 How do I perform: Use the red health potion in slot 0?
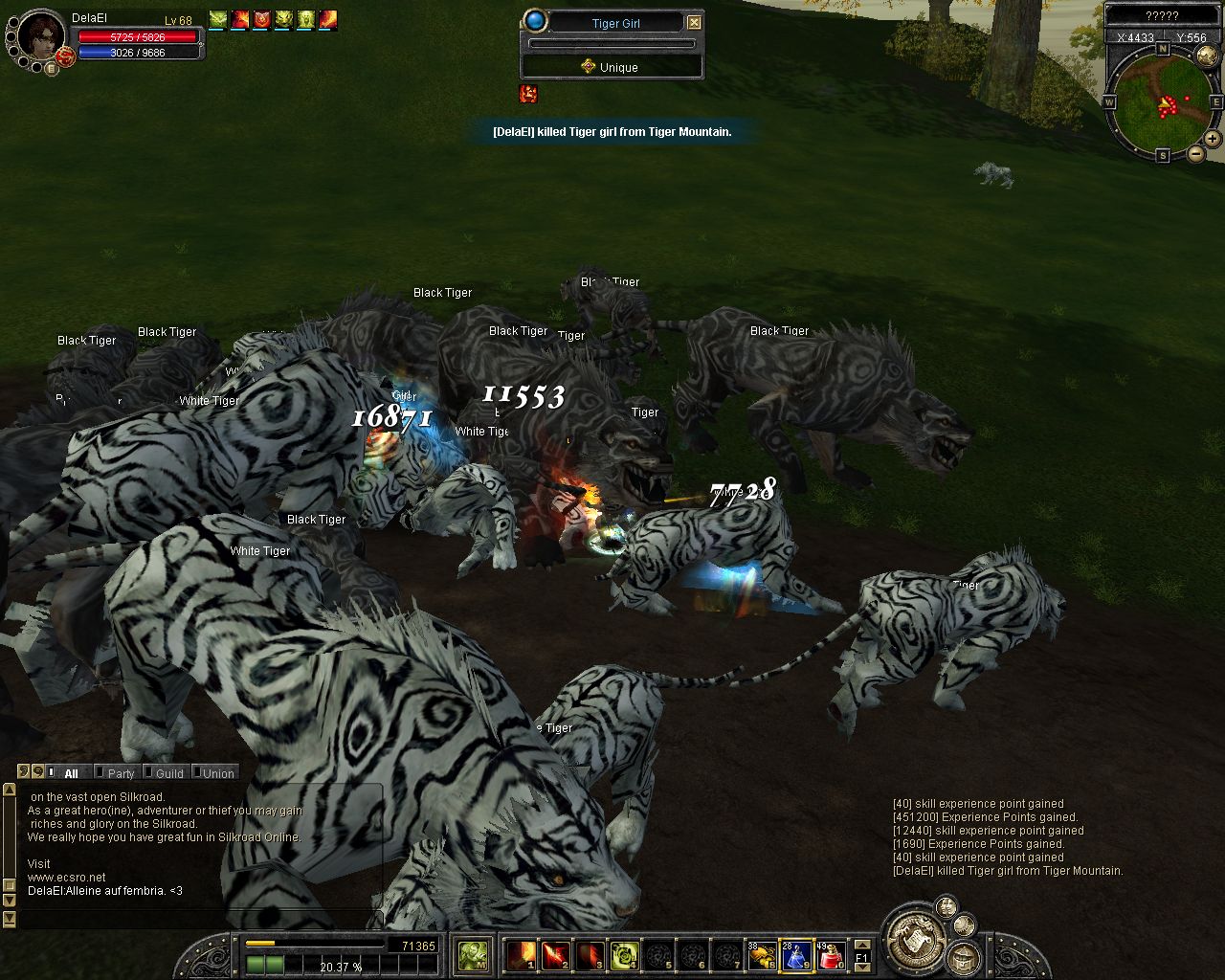(831, 954)
